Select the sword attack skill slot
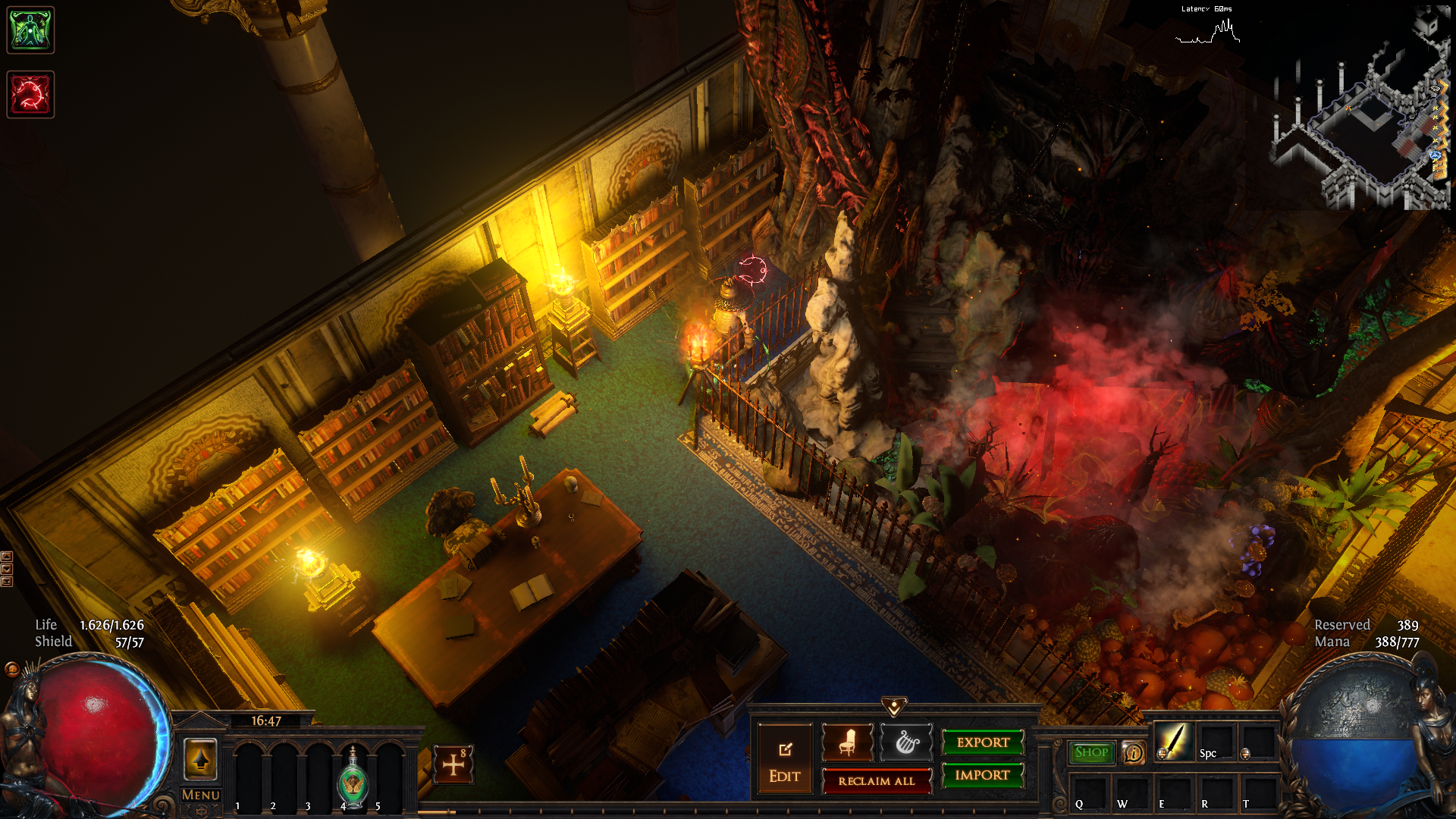The image size is (1456, 819). point(1172,741)
